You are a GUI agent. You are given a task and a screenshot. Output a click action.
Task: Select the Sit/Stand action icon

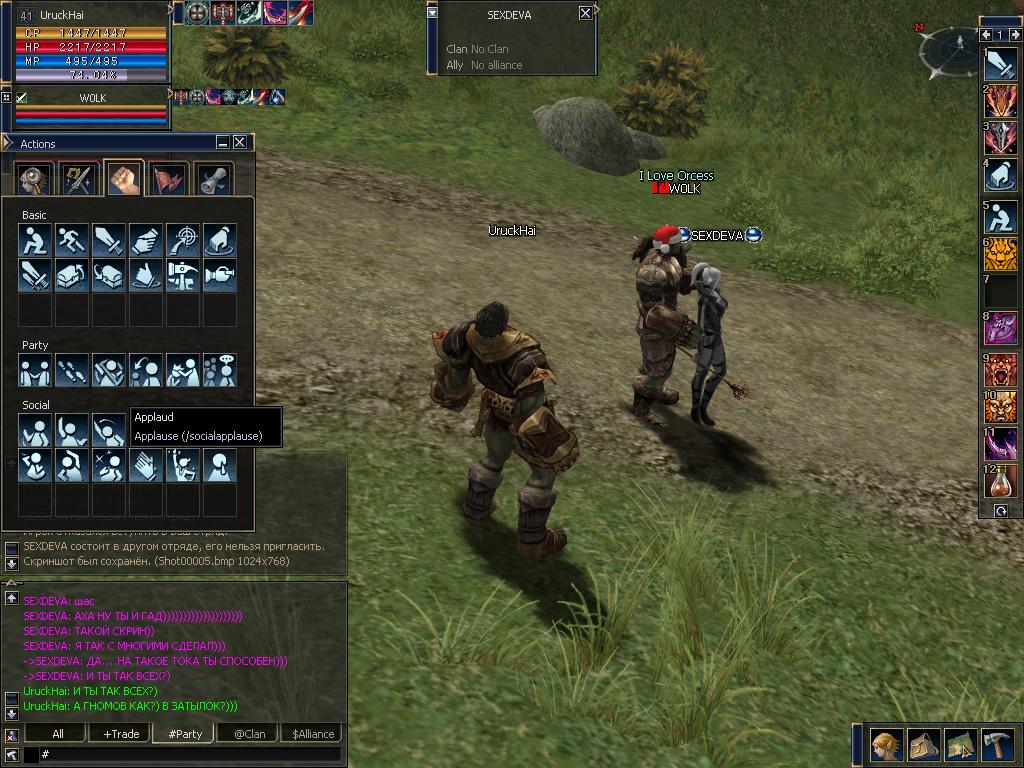point(35,240)
